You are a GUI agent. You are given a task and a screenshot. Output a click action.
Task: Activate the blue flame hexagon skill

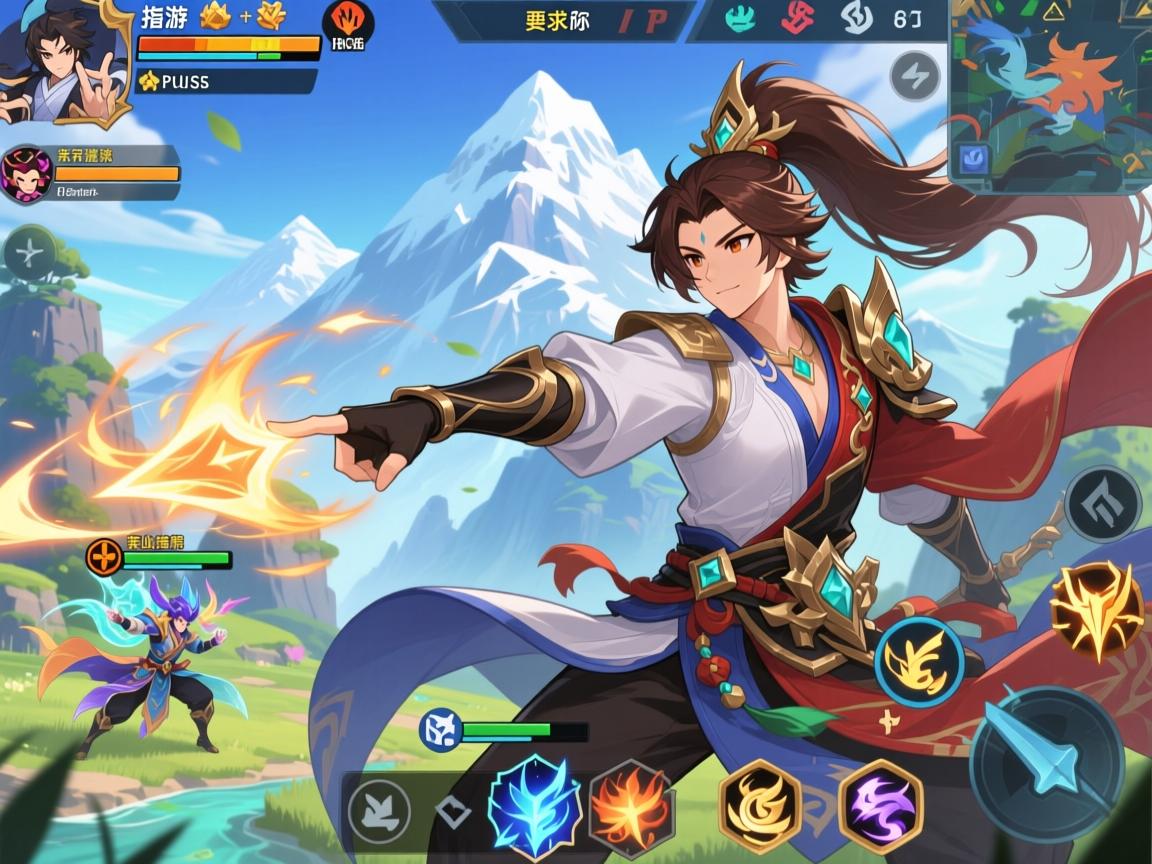coord(534,804)
